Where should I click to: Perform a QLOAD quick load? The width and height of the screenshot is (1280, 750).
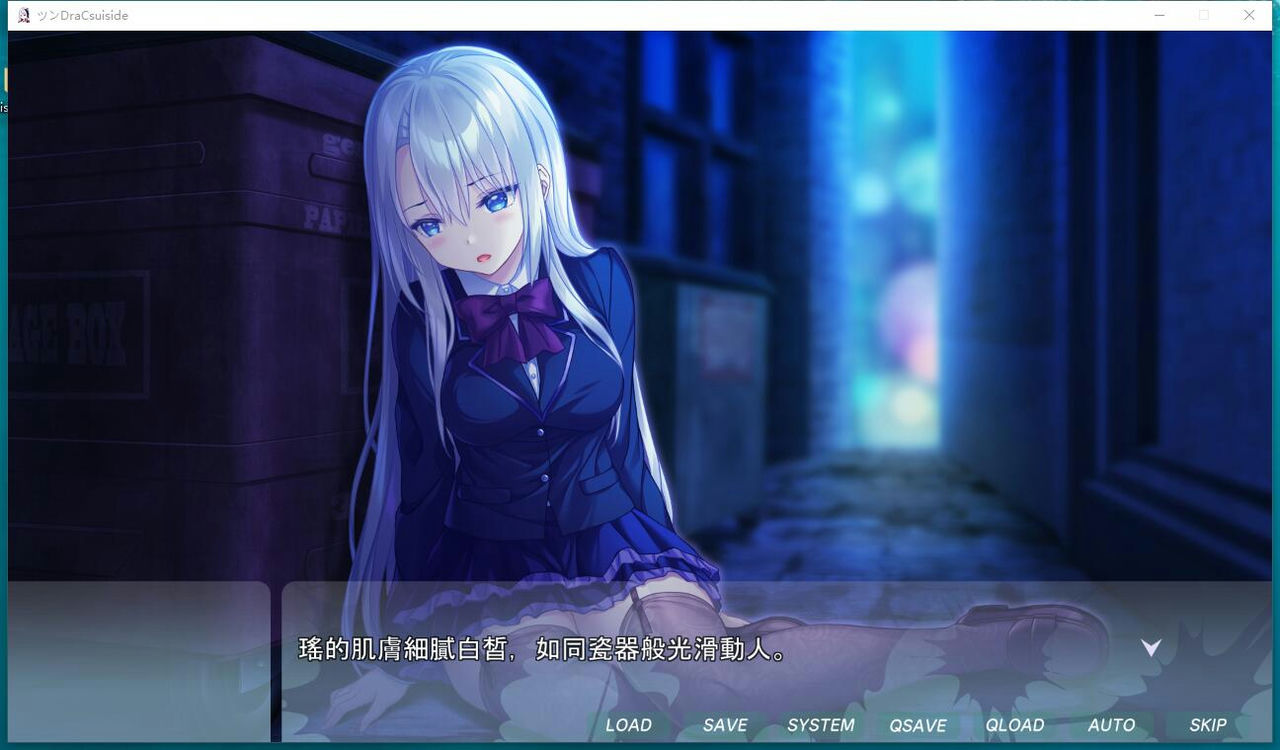click(1015, 725)
